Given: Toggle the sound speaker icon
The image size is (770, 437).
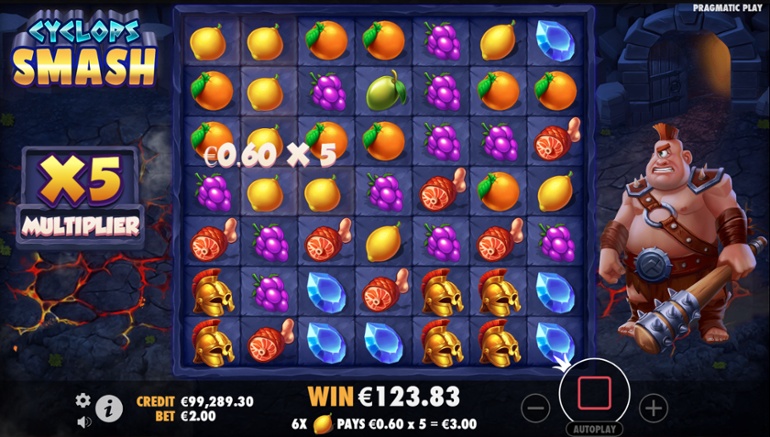Looking at the screenshot, I should pos(83,421).
